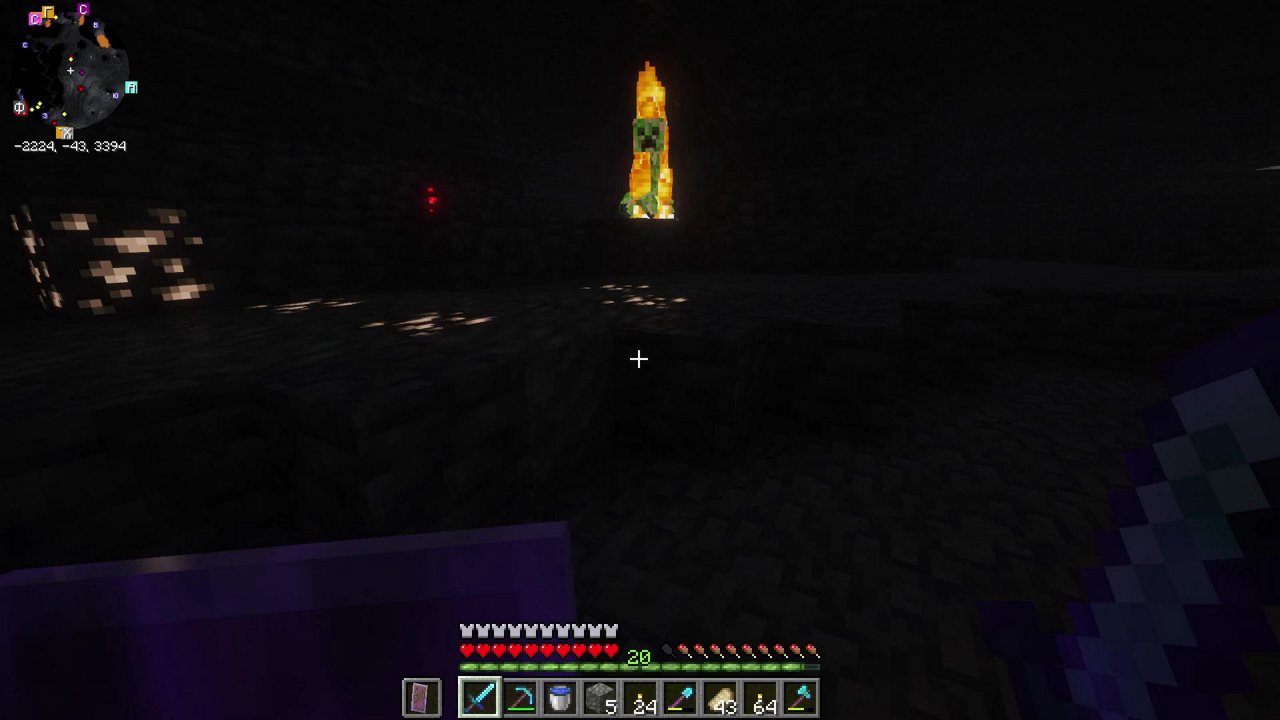Select the torch stack counting 24

pyautogui.click(x=639, y=697)
